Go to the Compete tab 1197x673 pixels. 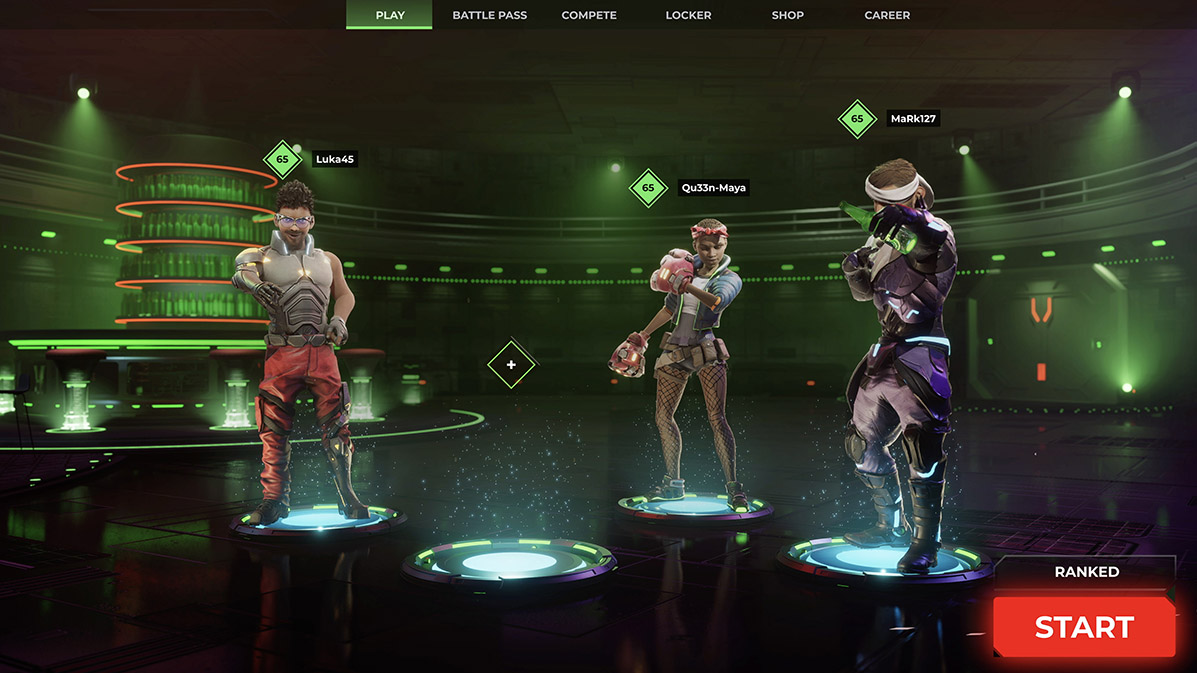[x=589, y=15]
